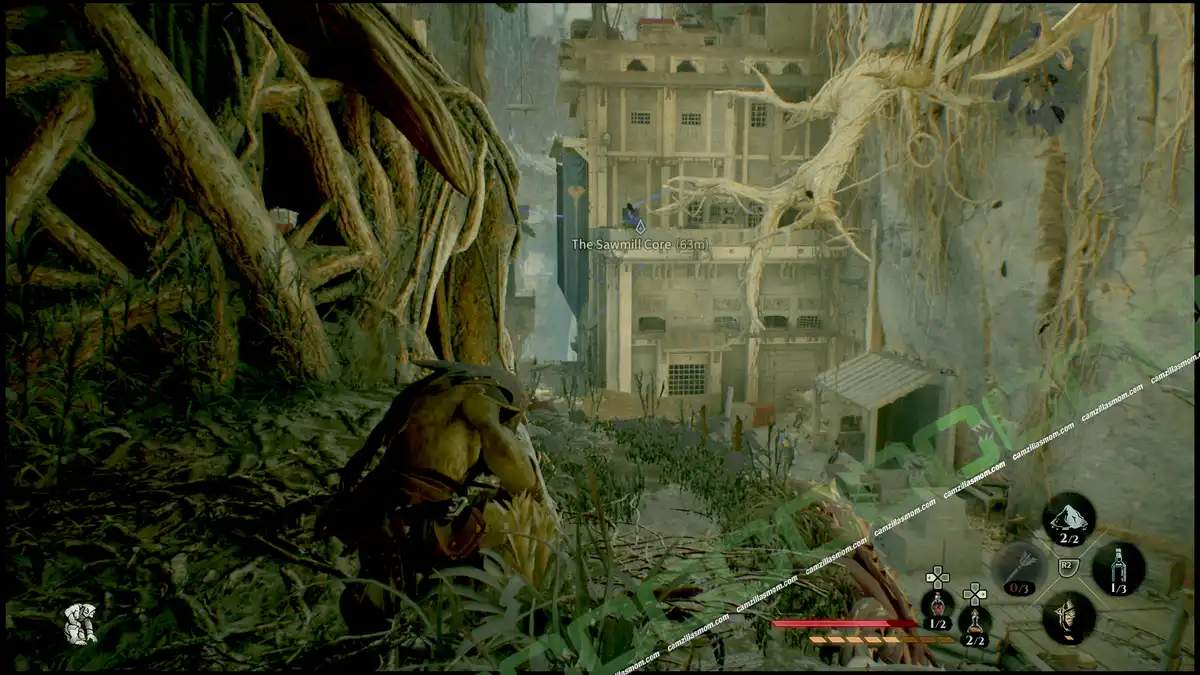Pick the hooded face icon in the wheel
The height and width of the screenshot is (675, 1200).
pos(1068,617)
